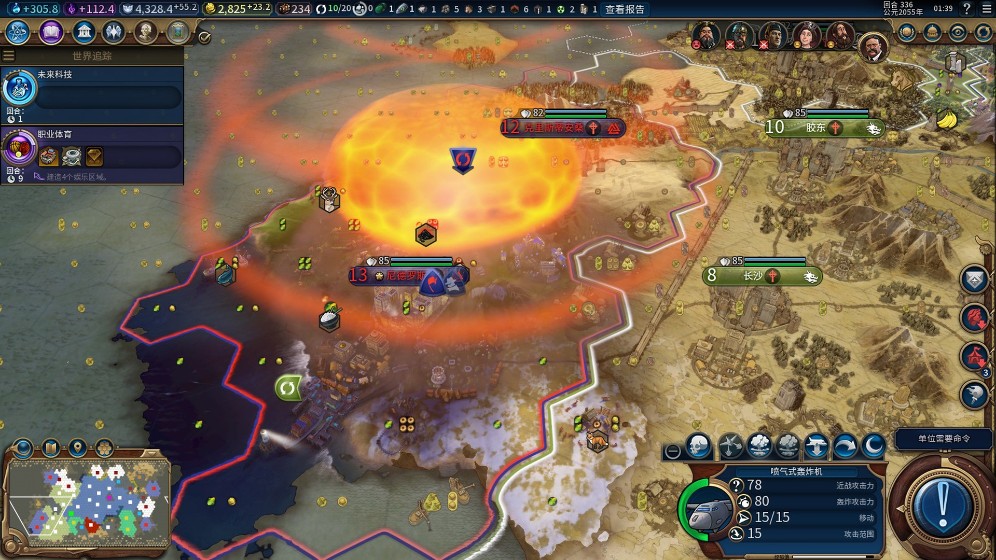Open the help question mark button

[965, 9]
